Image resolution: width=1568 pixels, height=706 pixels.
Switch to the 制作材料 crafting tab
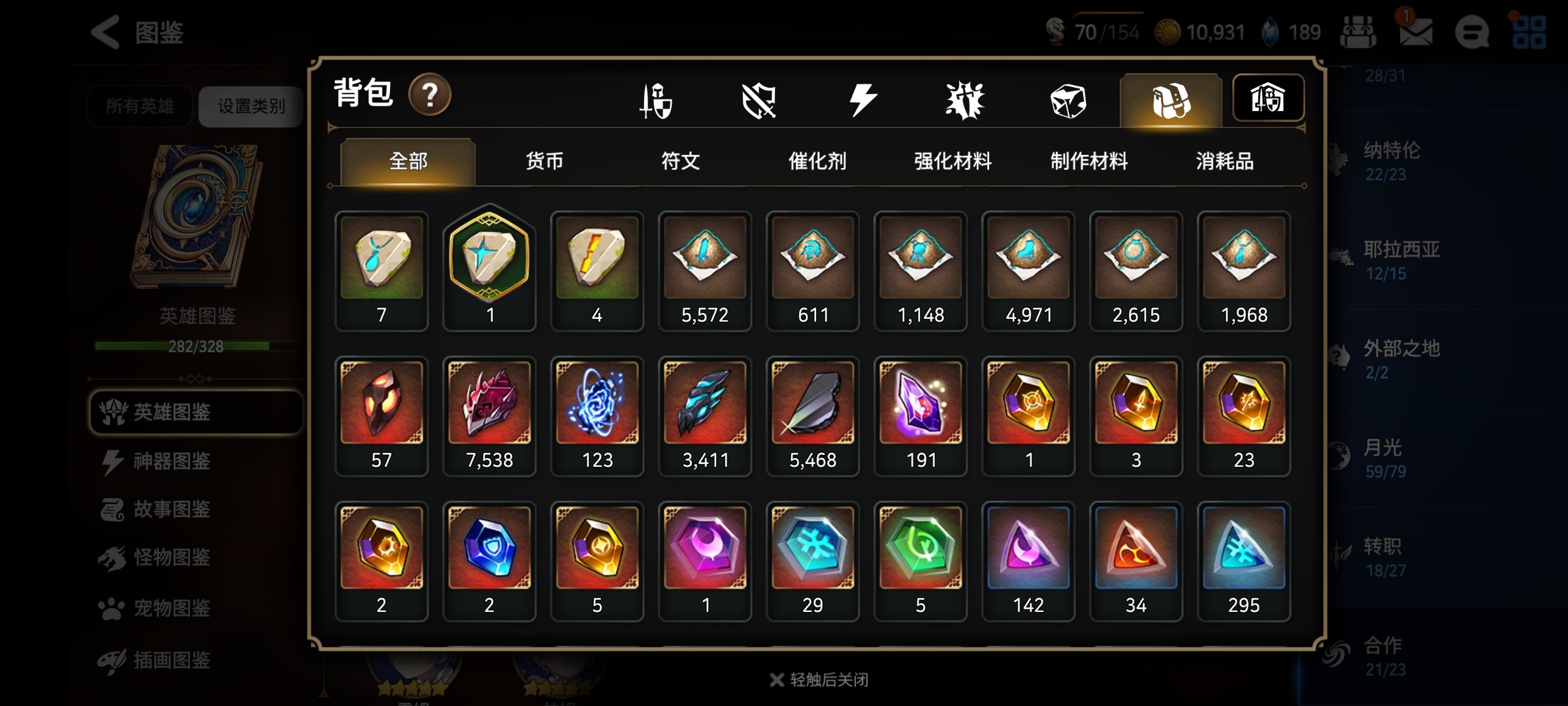click(1088, 161)
